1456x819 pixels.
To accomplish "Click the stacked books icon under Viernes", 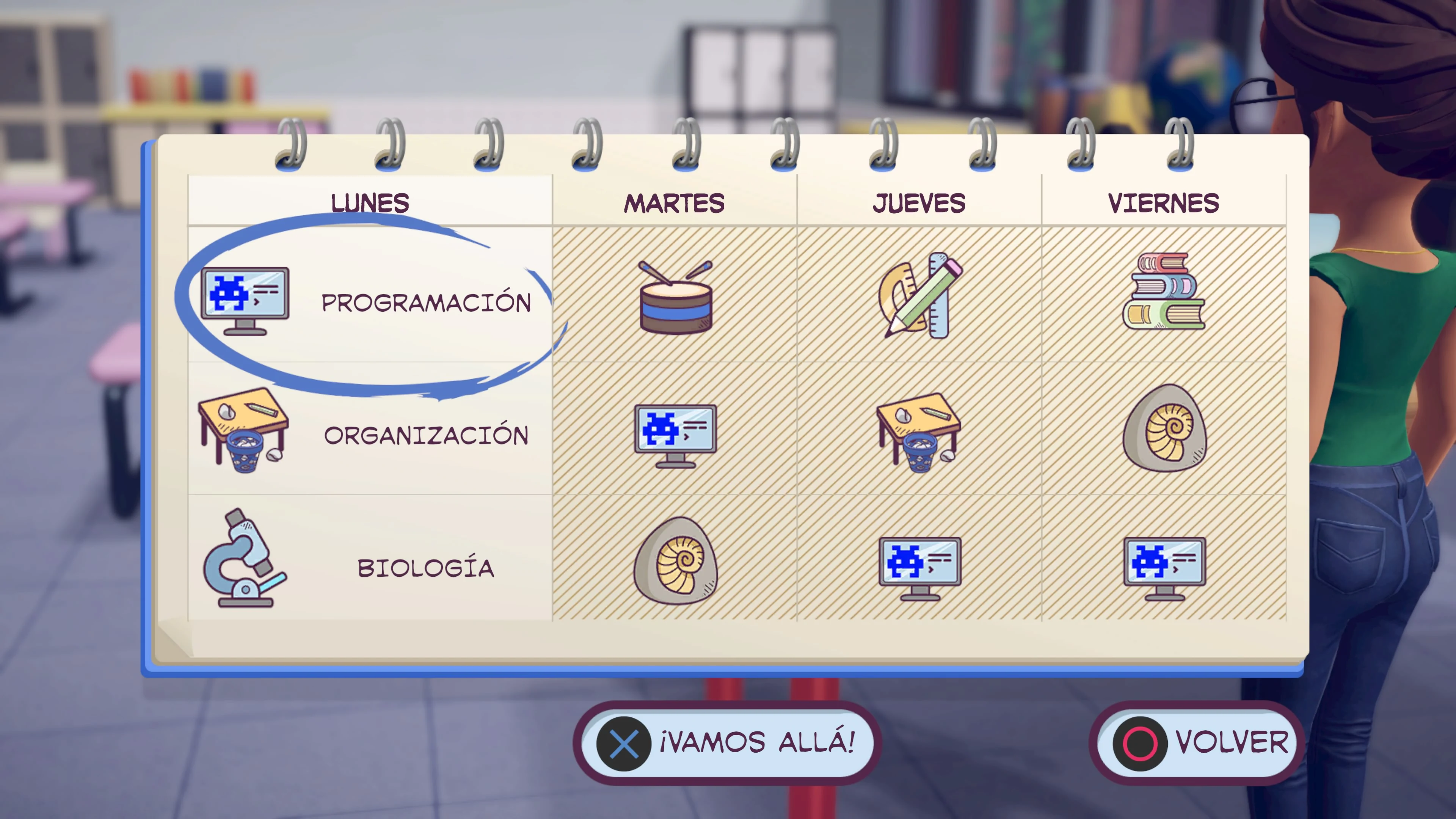I will [1164, 291].
